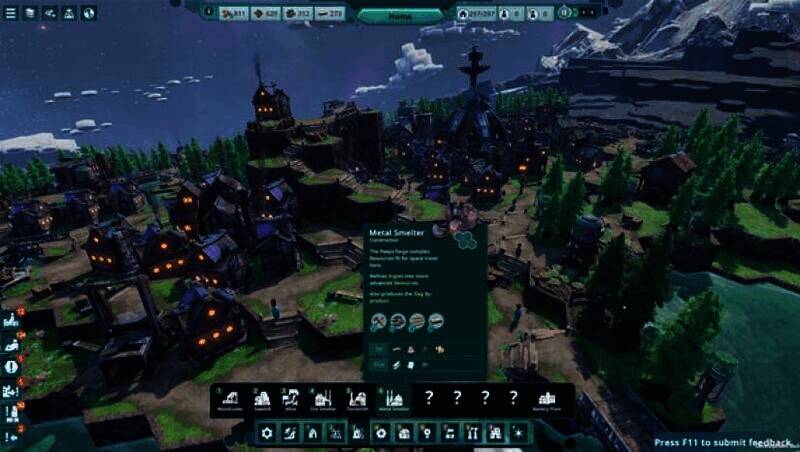The height and width of the screenshot is (452, 800).
Task: Open the star-shaped build category at far right
Action: pyautogui.click(x=518, y=433)
